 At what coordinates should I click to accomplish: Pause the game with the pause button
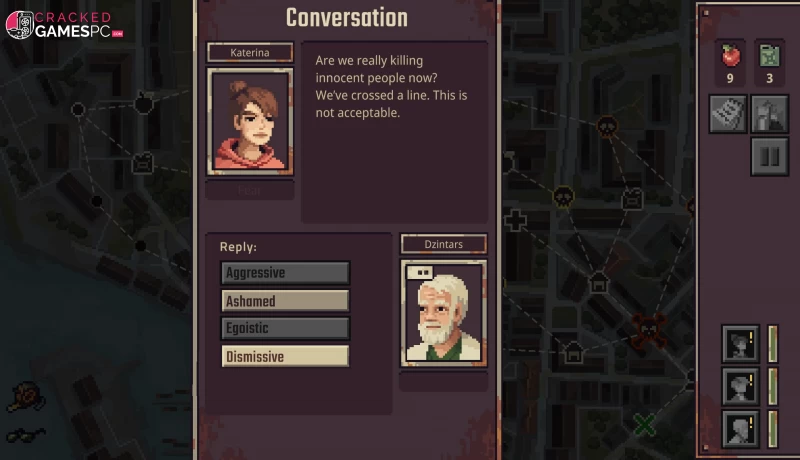769,157
